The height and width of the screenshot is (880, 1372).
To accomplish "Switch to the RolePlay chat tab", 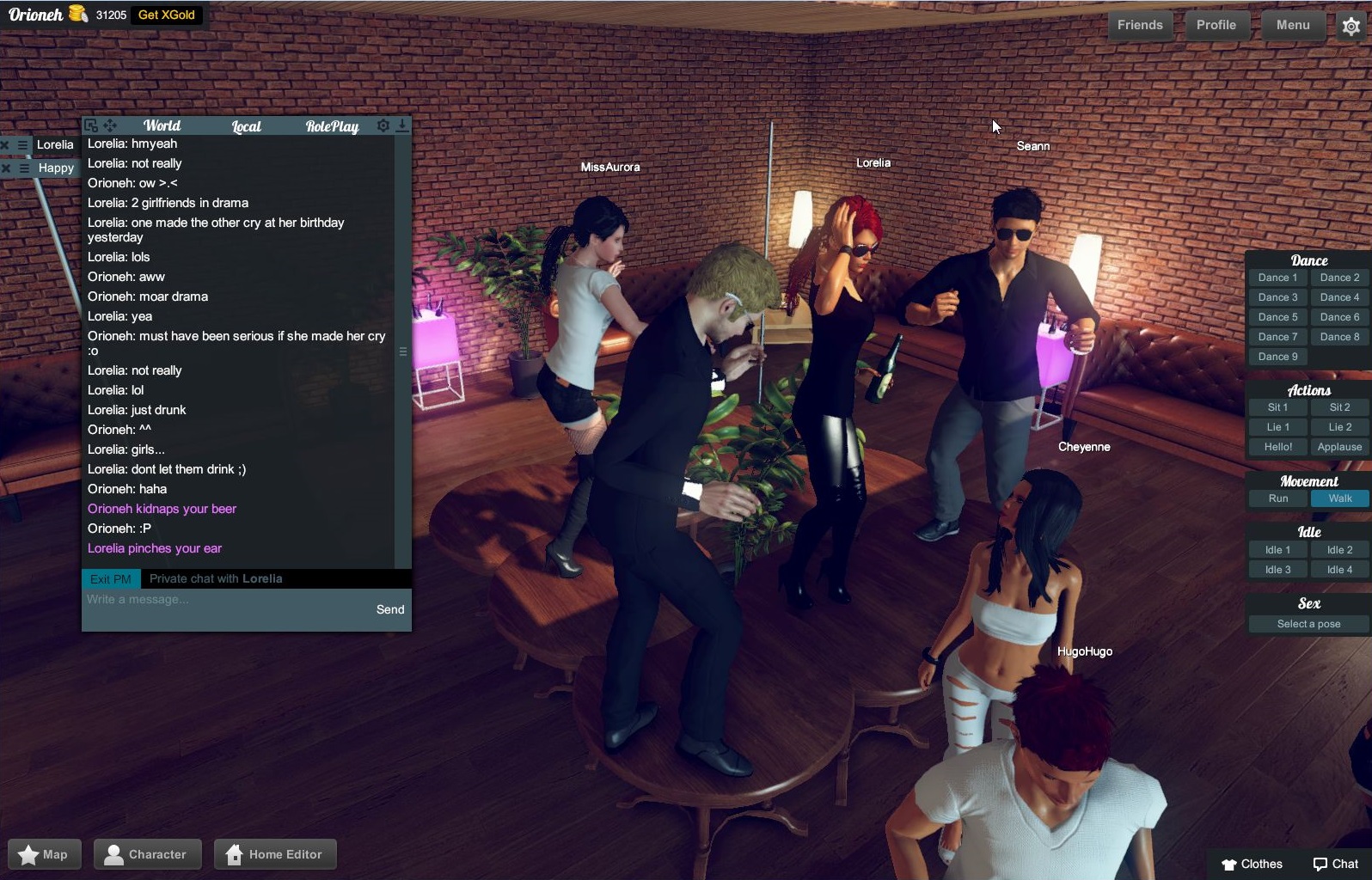I will pos(331,125).
